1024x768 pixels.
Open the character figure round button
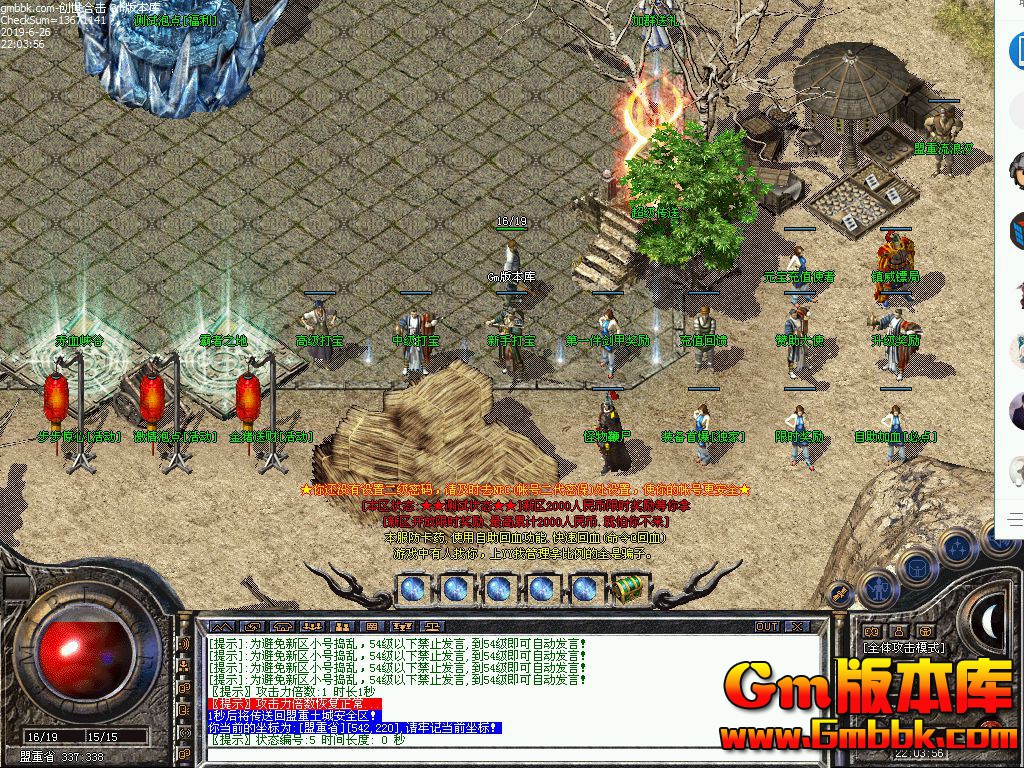tap(879, 589)
